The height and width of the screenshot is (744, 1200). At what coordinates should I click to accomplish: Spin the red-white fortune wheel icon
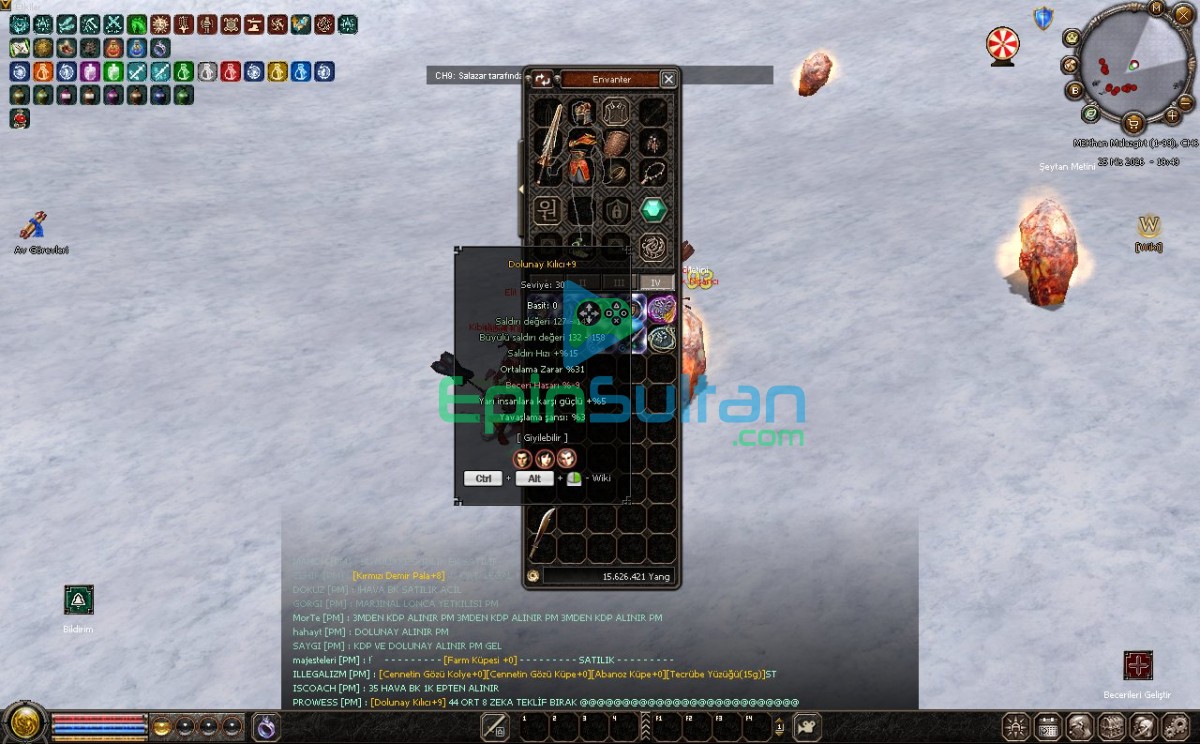click(x=1001, y=44)
